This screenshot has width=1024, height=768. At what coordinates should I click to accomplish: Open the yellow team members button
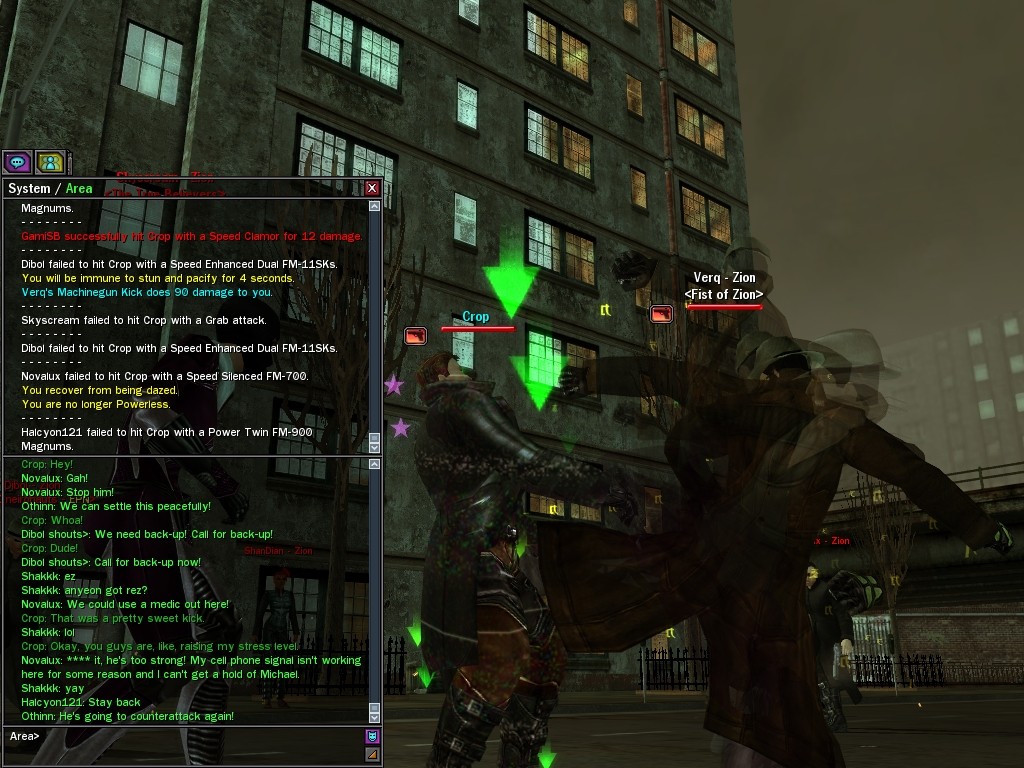tap(50, 162)
